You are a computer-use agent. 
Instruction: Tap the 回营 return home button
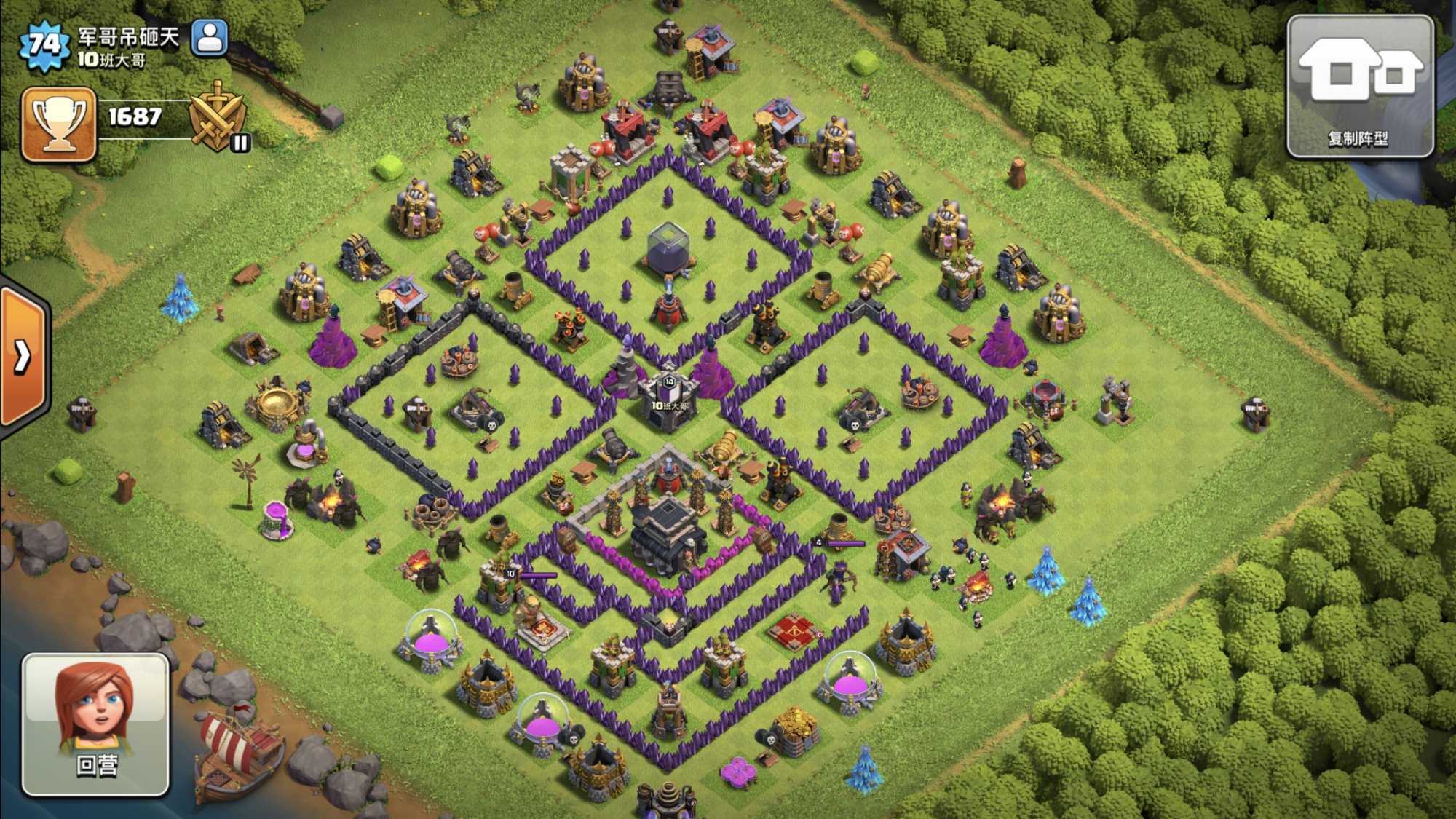(95, 724)
